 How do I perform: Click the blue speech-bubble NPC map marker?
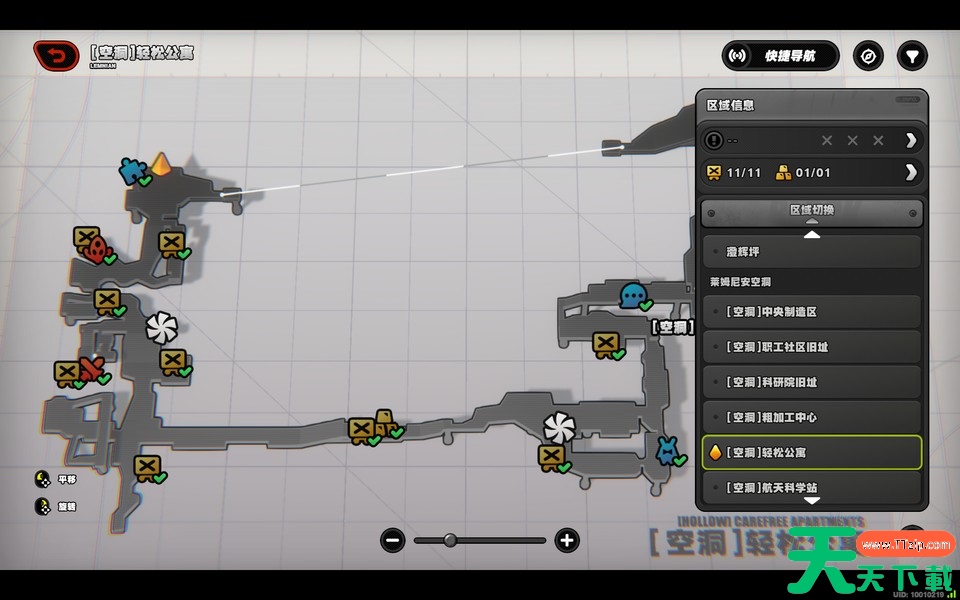(x=632, y=295)
